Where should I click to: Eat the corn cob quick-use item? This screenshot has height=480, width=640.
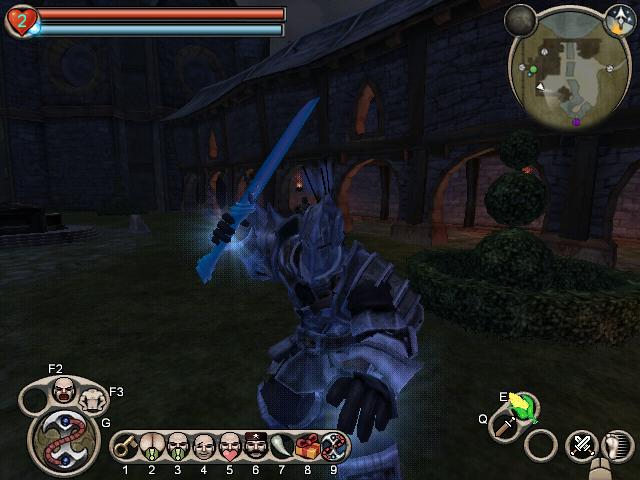tap(520, 405)
